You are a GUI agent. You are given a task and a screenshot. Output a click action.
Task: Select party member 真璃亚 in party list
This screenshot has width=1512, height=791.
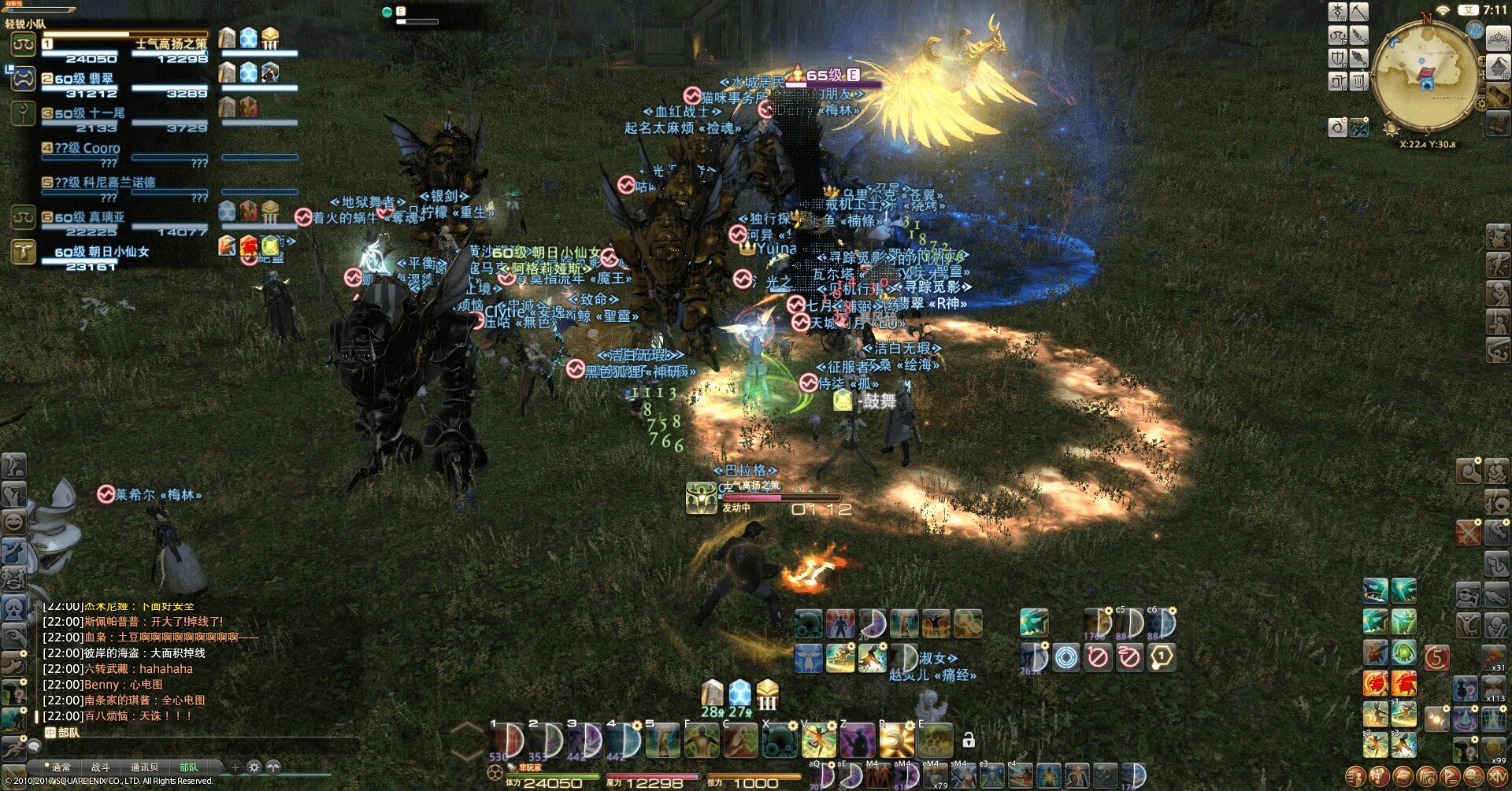pyautogui.click(x=94, y=217)
